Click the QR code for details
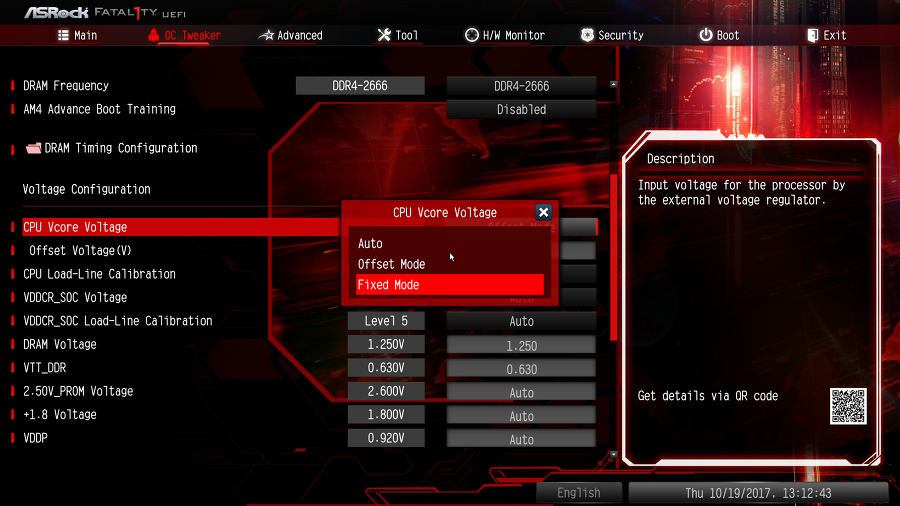The width and height of the screenshot is (900, 506). [848, 406]
